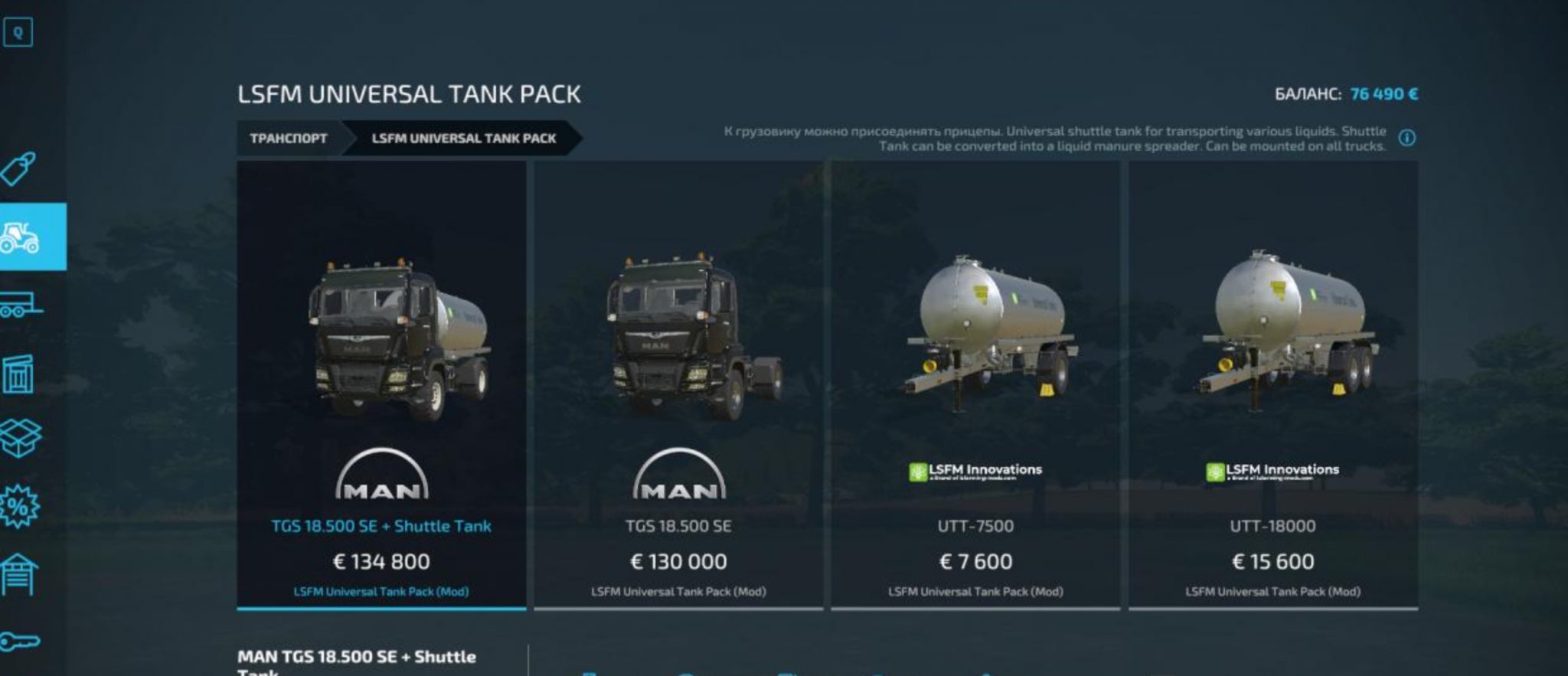
Task: Click the Q badge icon in top-left corner
Action: pyautogui.click(x=18, y=33)
